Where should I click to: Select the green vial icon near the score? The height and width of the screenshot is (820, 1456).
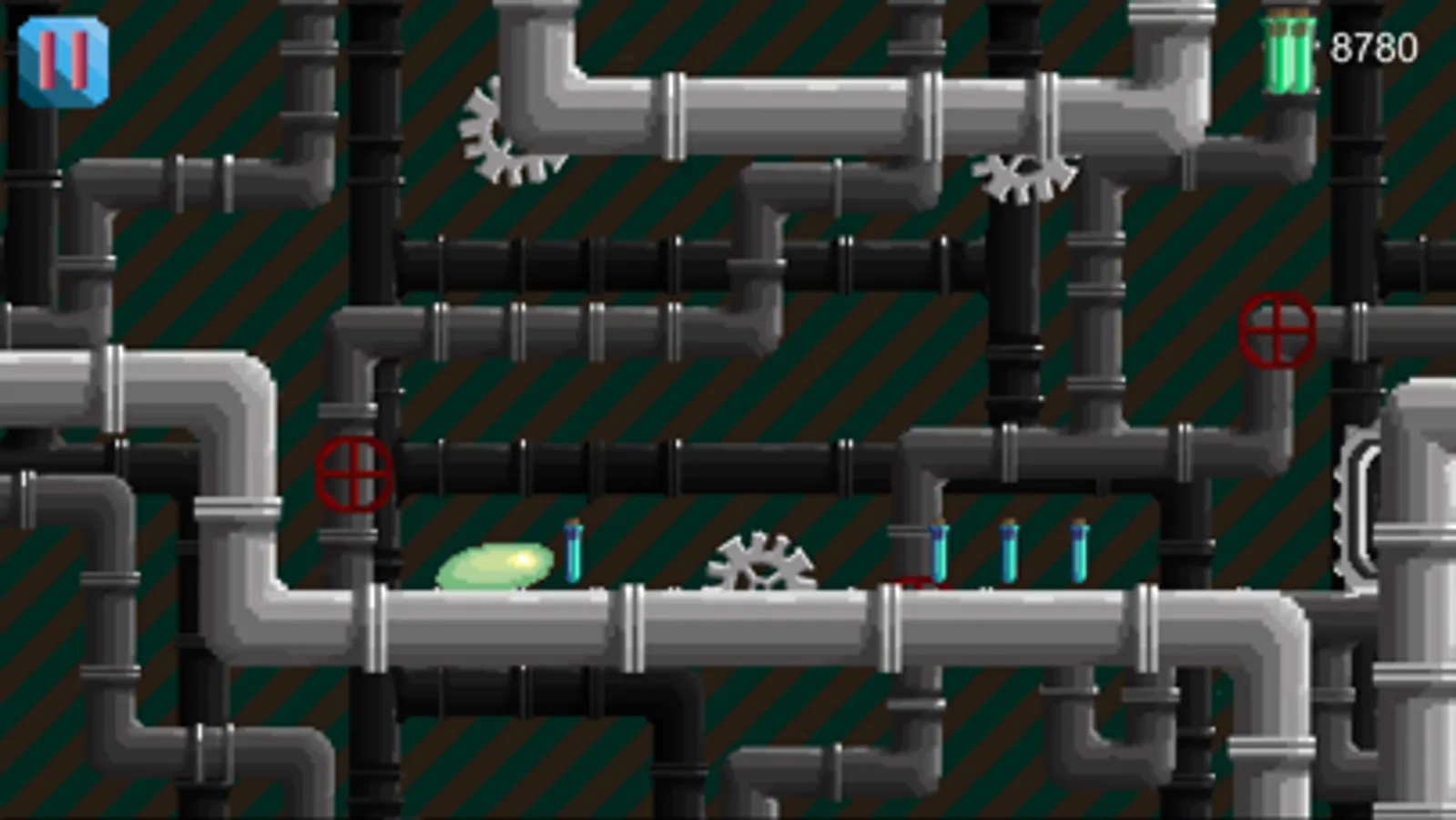1290,50
